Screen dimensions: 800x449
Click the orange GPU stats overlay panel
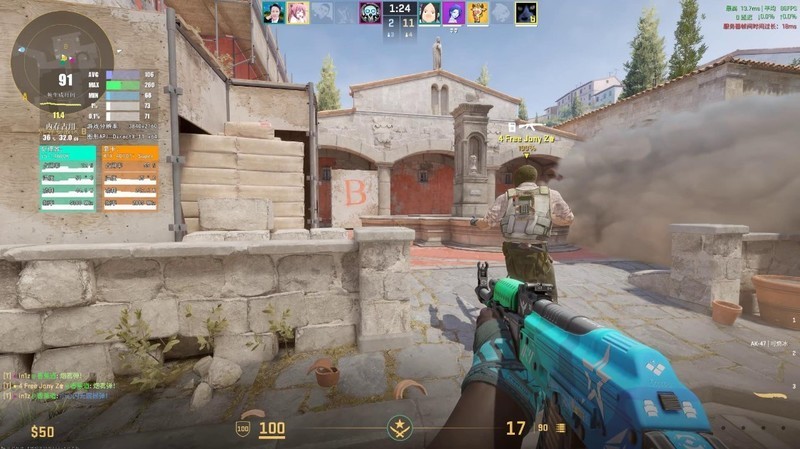pos(130,178)
